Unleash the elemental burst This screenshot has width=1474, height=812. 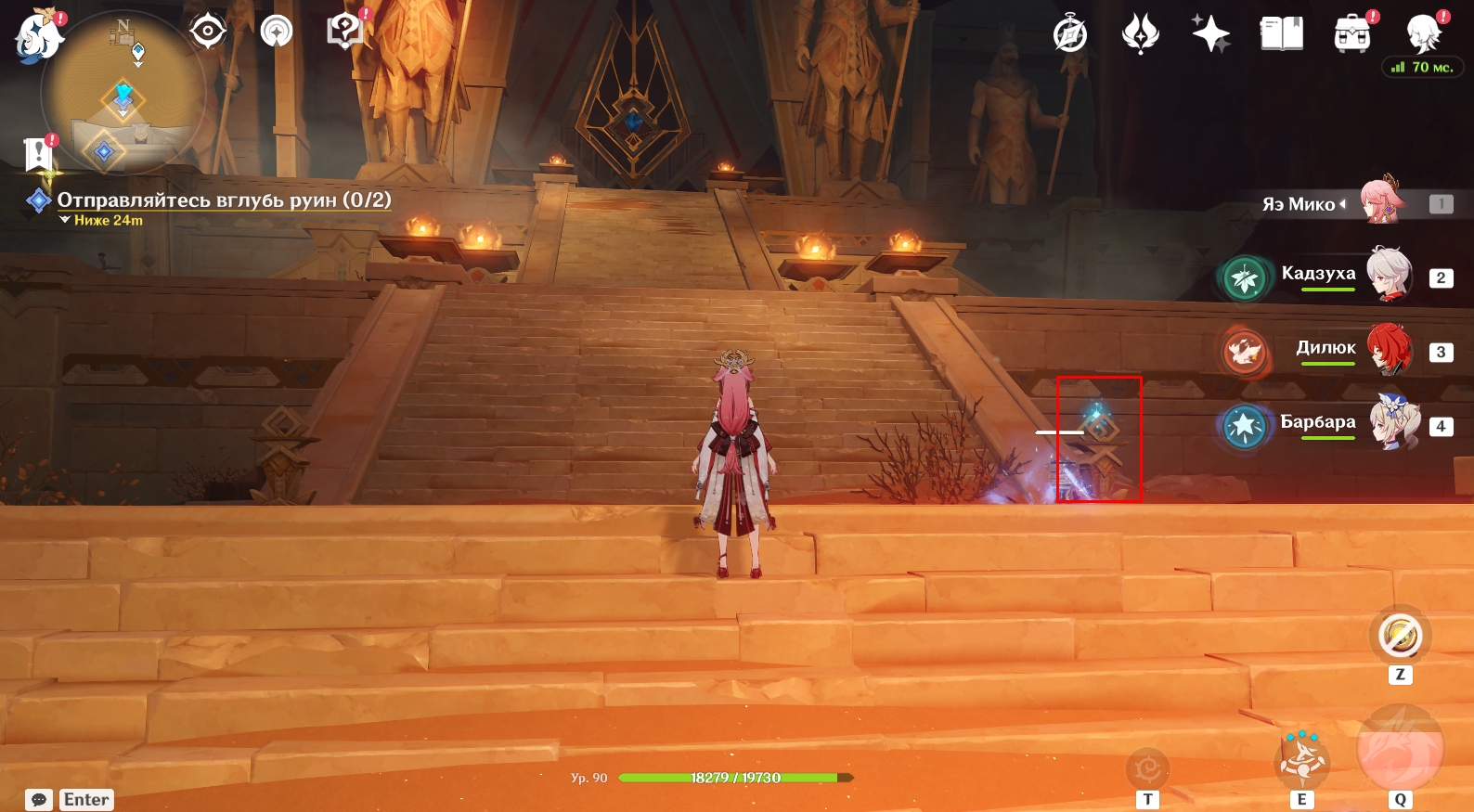tap(1400, 750)
